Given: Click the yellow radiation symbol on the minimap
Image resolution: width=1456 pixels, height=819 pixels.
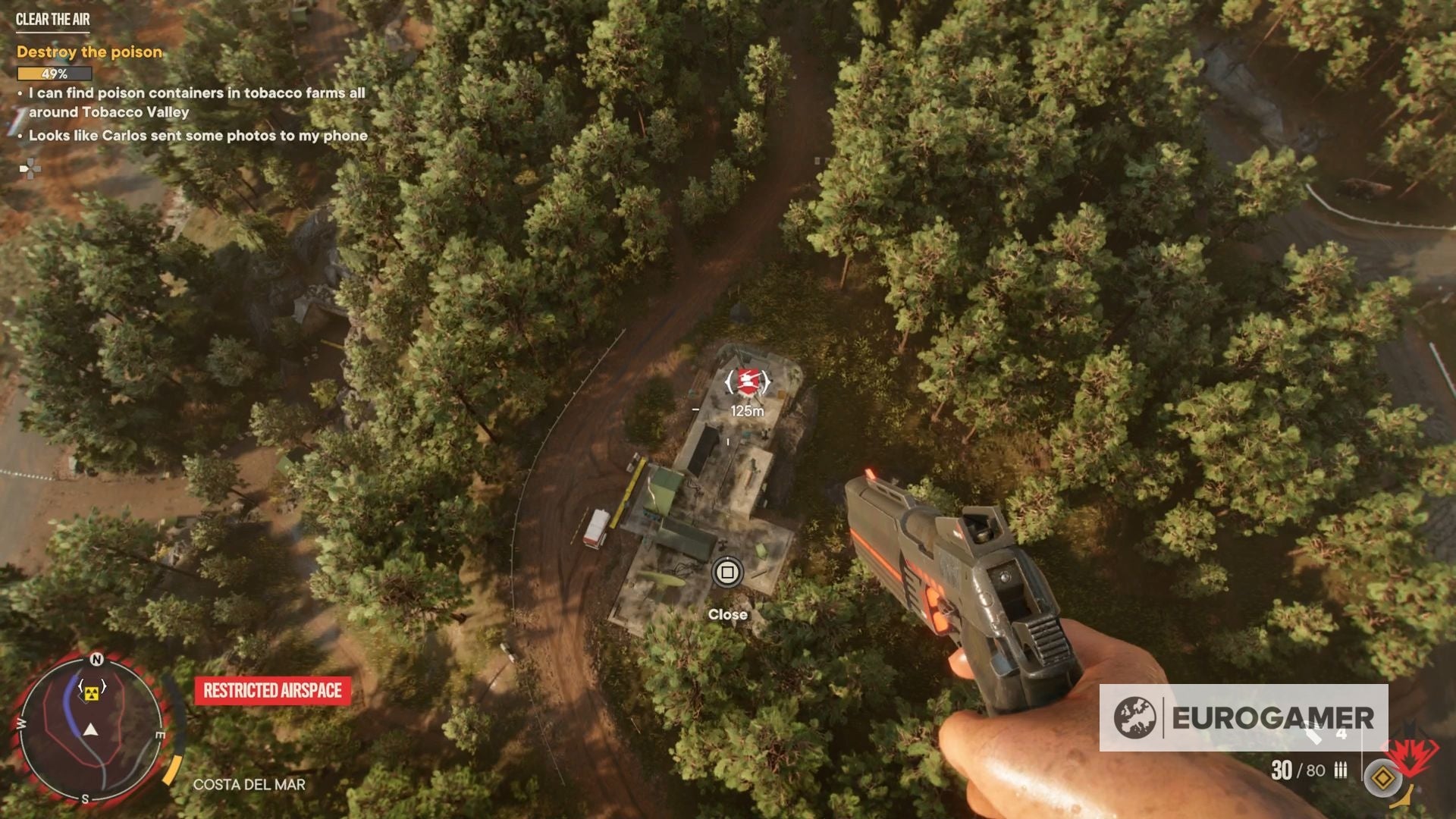Looking at the screenshot, I should [92, 694].
